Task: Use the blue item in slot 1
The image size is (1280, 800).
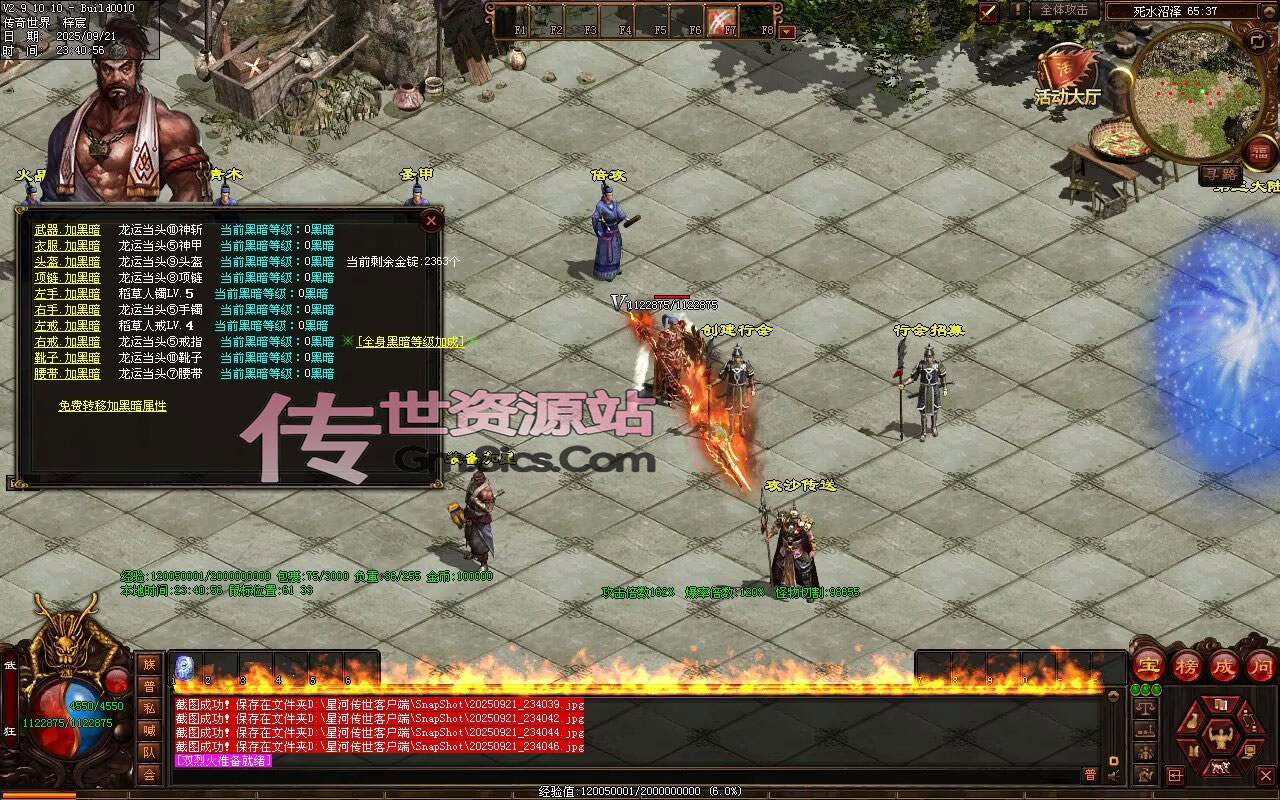Action: (185, 668)
